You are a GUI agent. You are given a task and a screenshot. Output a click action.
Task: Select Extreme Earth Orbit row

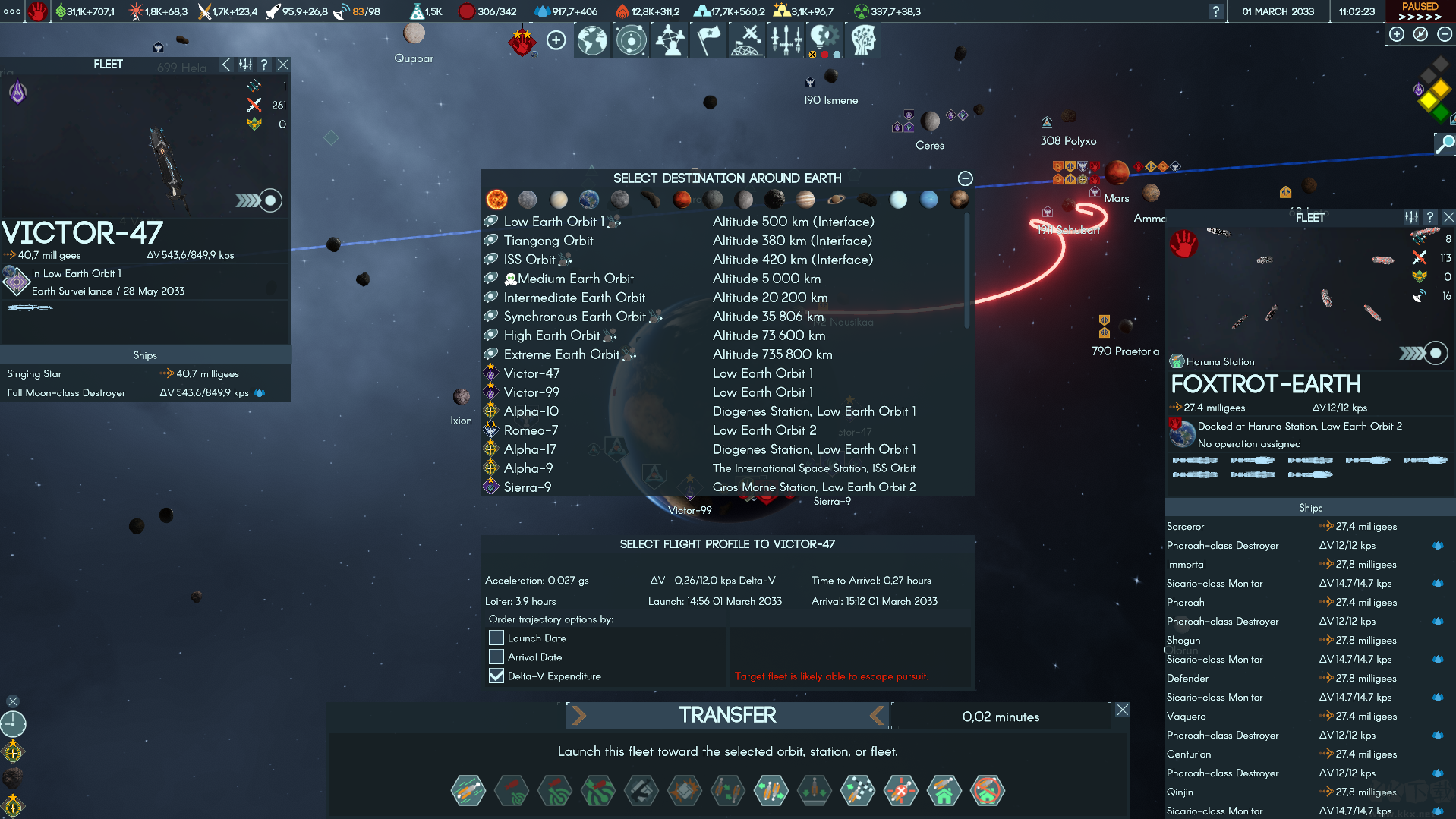click(561, 354)
